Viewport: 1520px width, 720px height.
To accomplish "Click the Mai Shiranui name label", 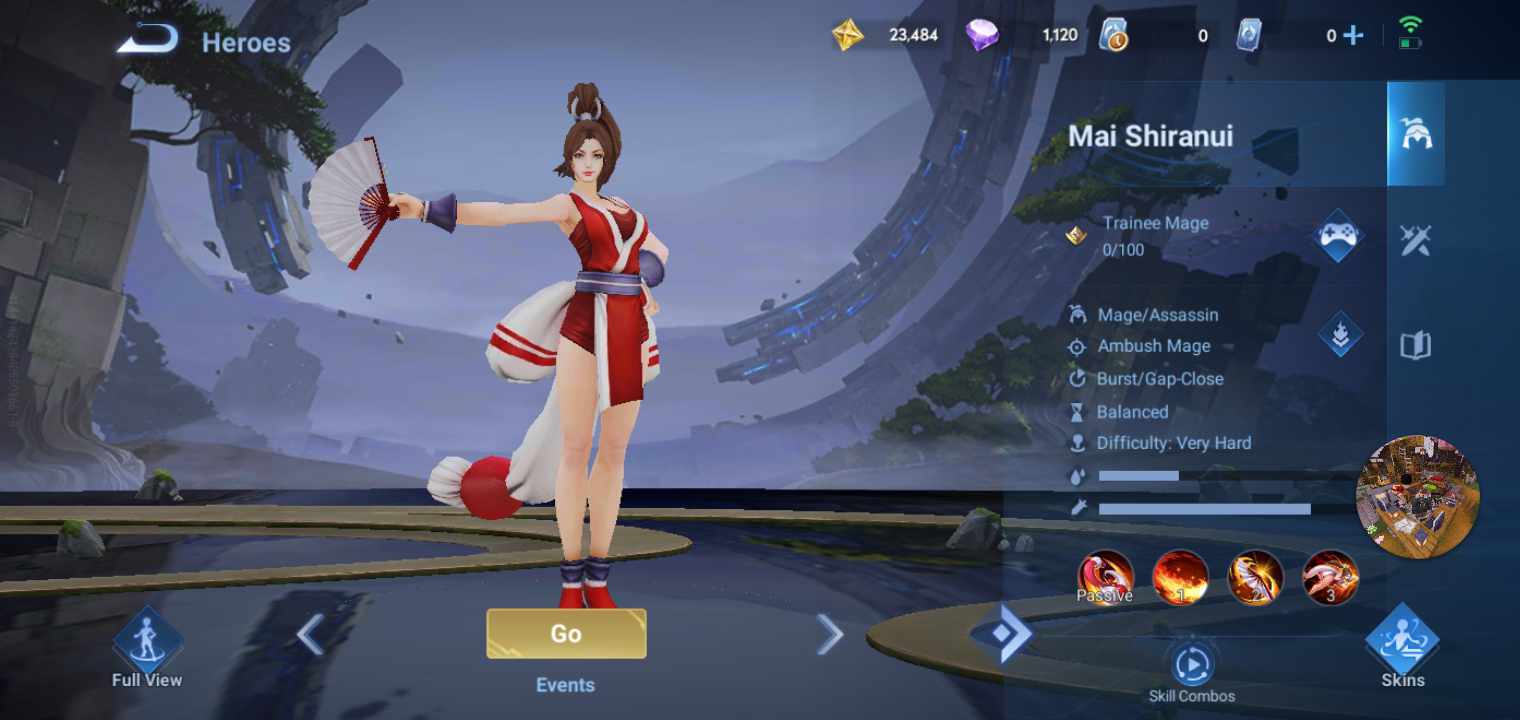I will [x=1150, y=137].
